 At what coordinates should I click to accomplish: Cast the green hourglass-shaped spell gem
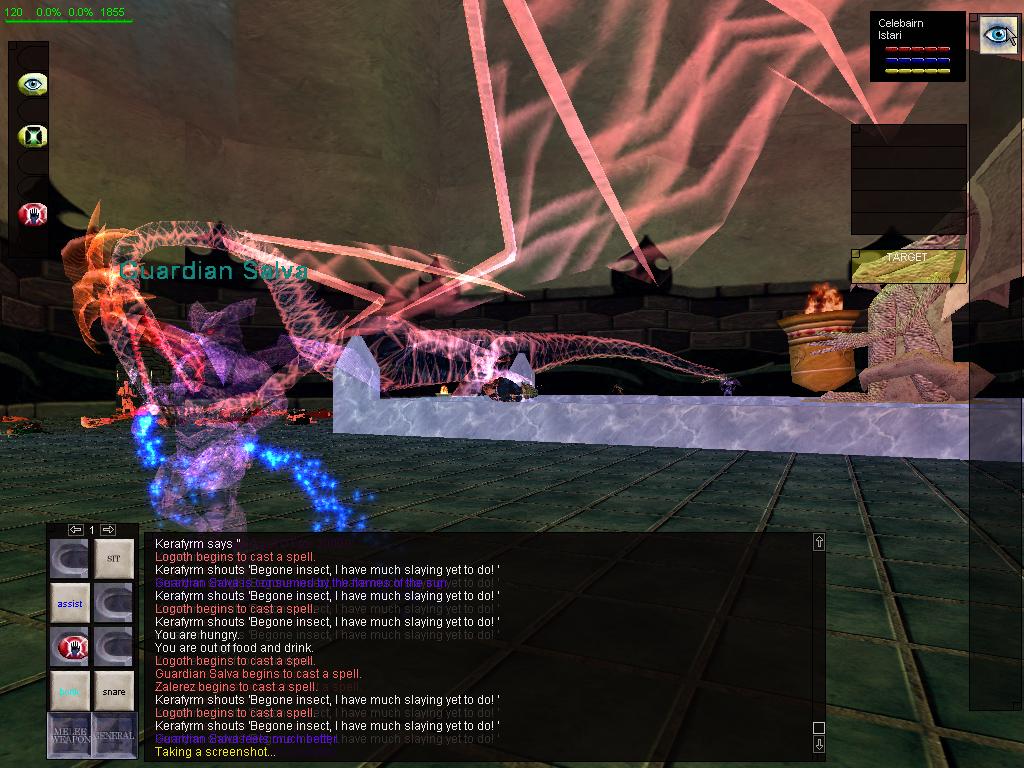[33, 135]
